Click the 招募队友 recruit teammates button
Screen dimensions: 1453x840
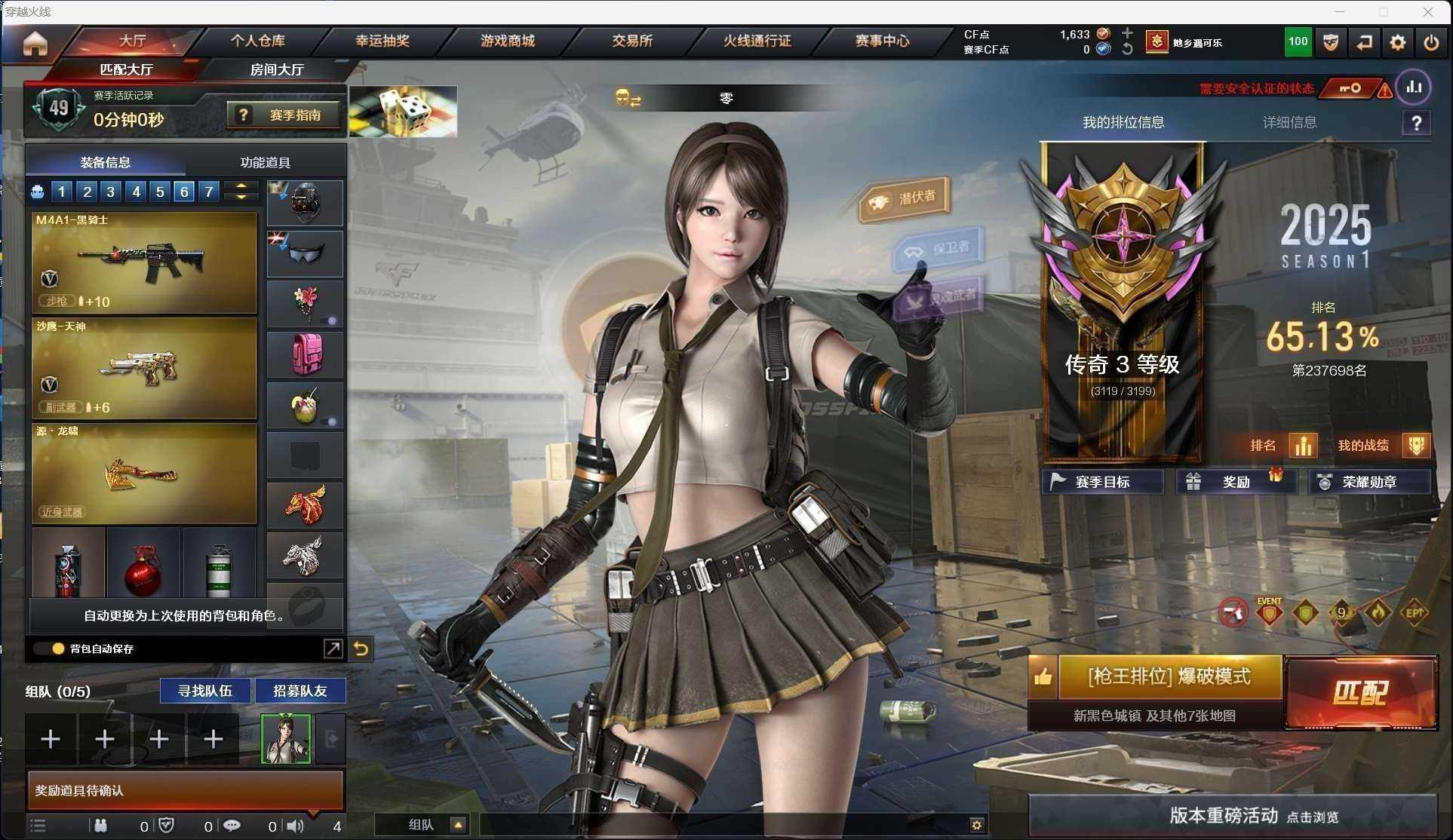tap(300, 691)
